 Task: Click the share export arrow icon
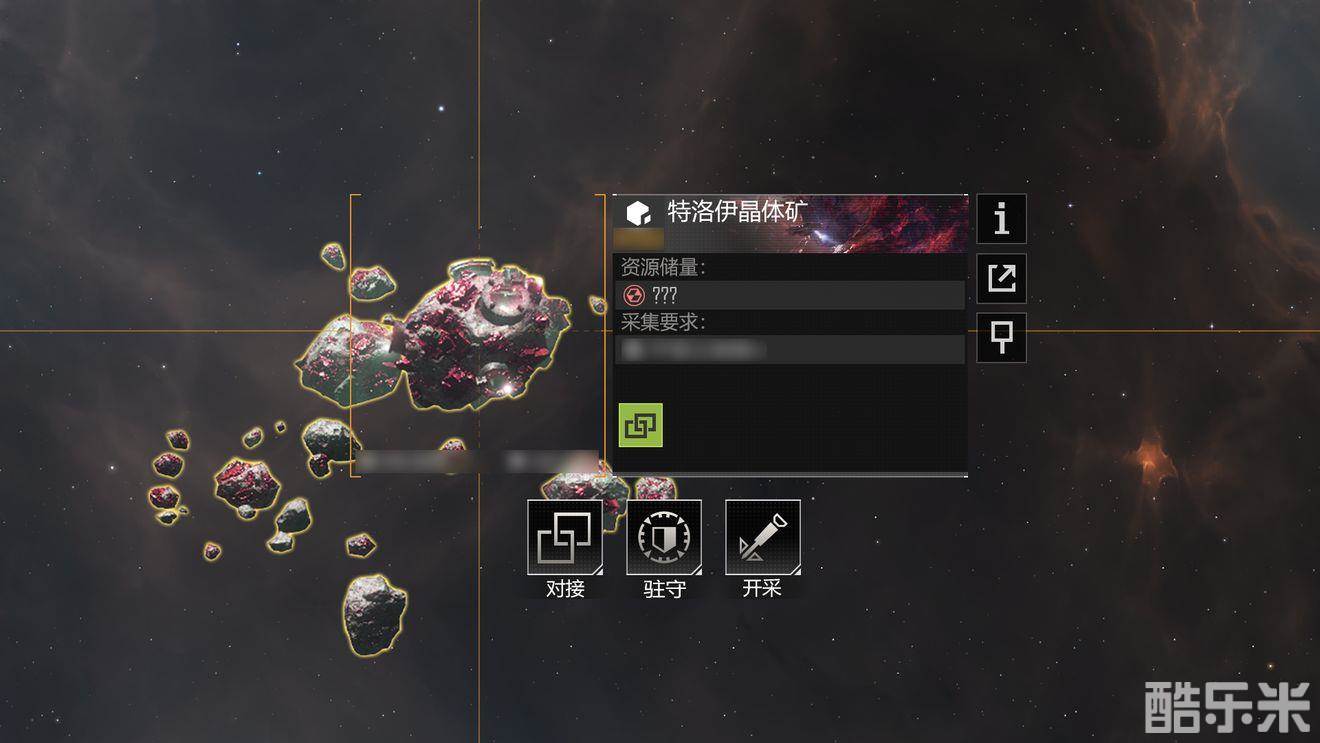pos(1001,278)
